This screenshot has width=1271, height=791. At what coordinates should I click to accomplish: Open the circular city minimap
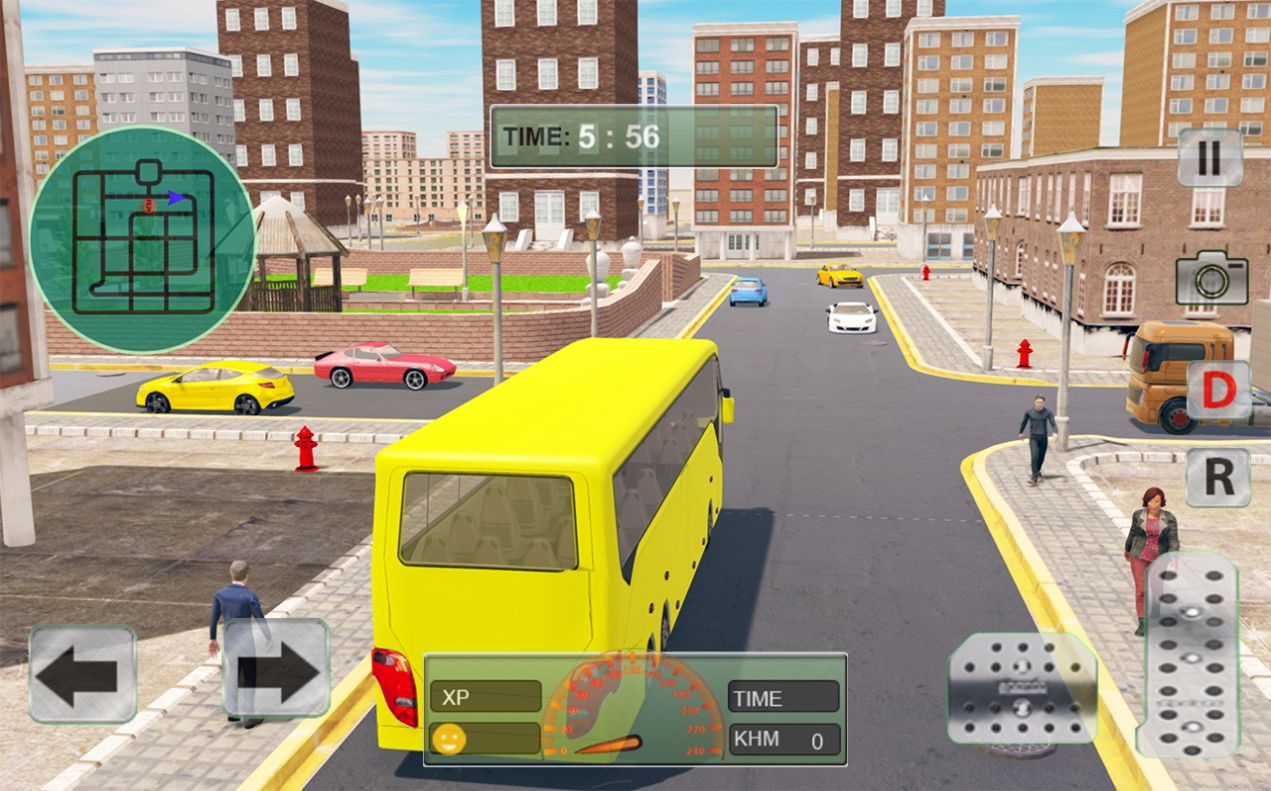point(142,240)
